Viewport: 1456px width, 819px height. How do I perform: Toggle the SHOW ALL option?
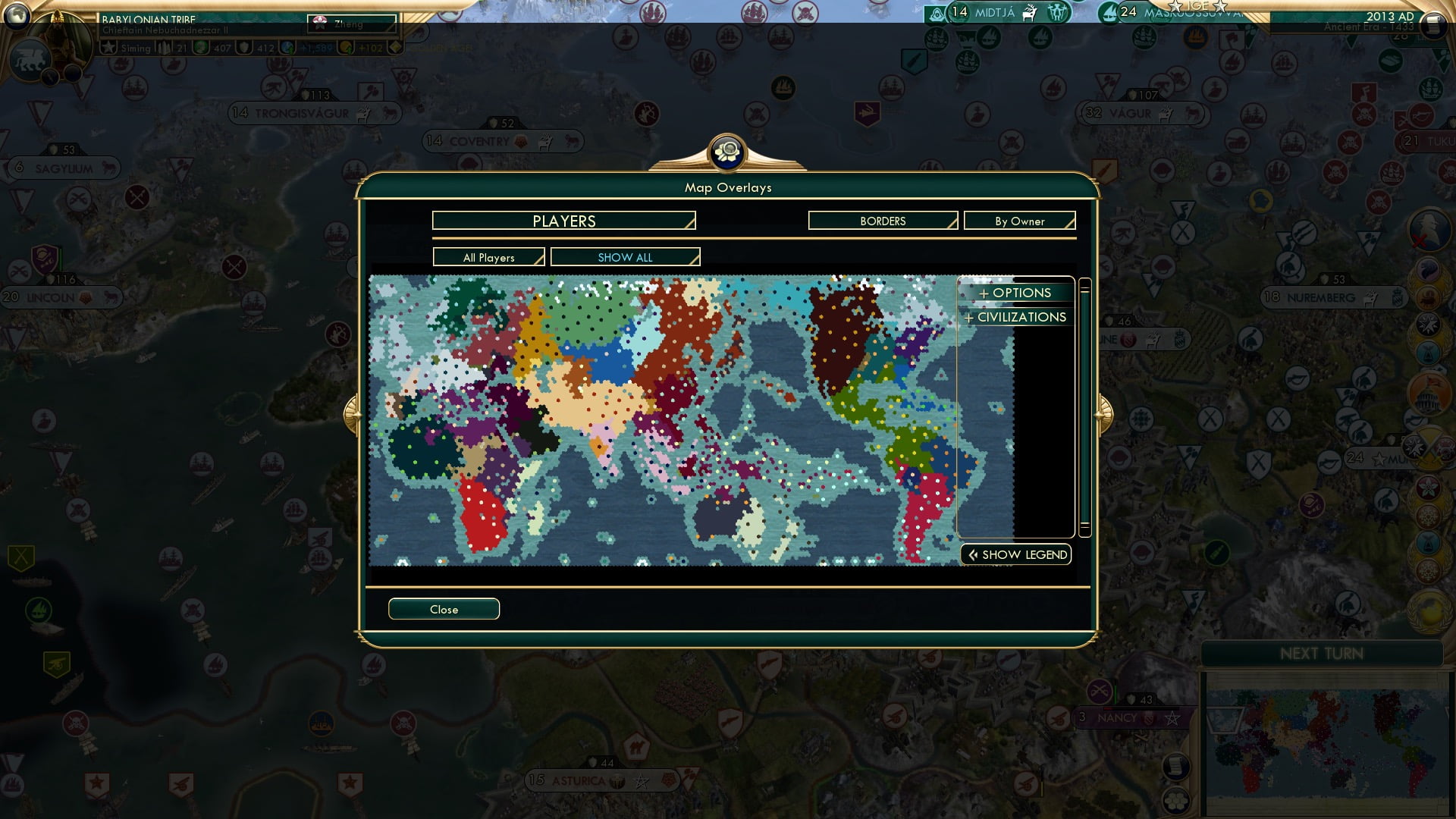coord(625,257)
